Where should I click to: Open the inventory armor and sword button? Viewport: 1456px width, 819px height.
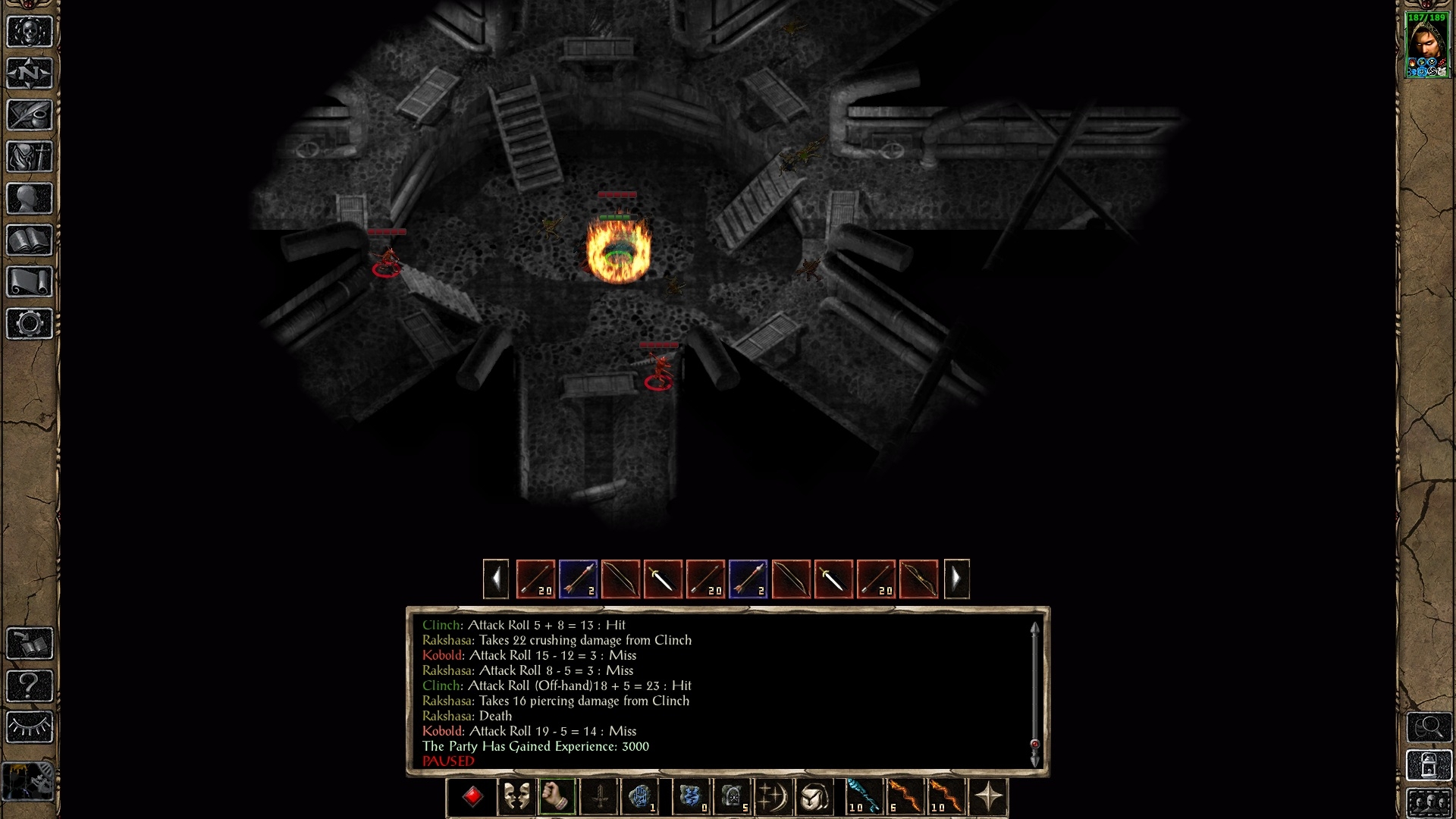click(30, 157)
